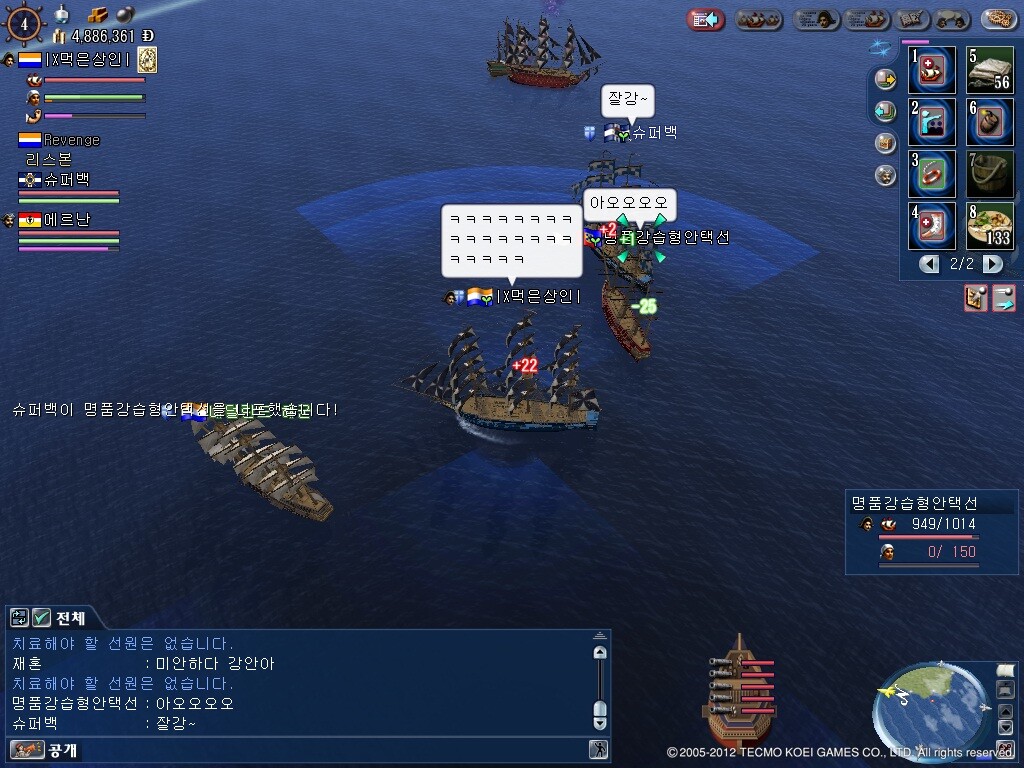Use the wooden bucket in slot 7

point(990,174)
